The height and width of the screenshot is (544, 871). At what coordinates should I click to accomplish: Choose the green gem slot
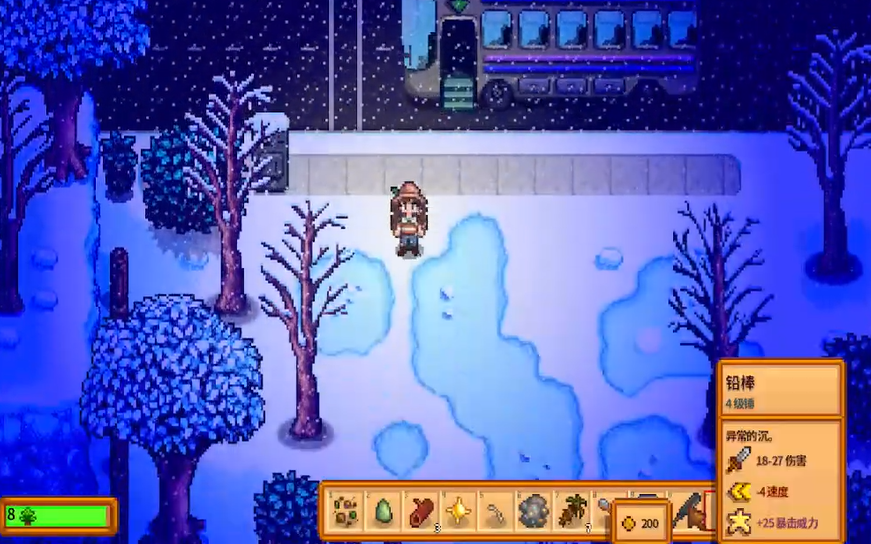click(383, 511)
